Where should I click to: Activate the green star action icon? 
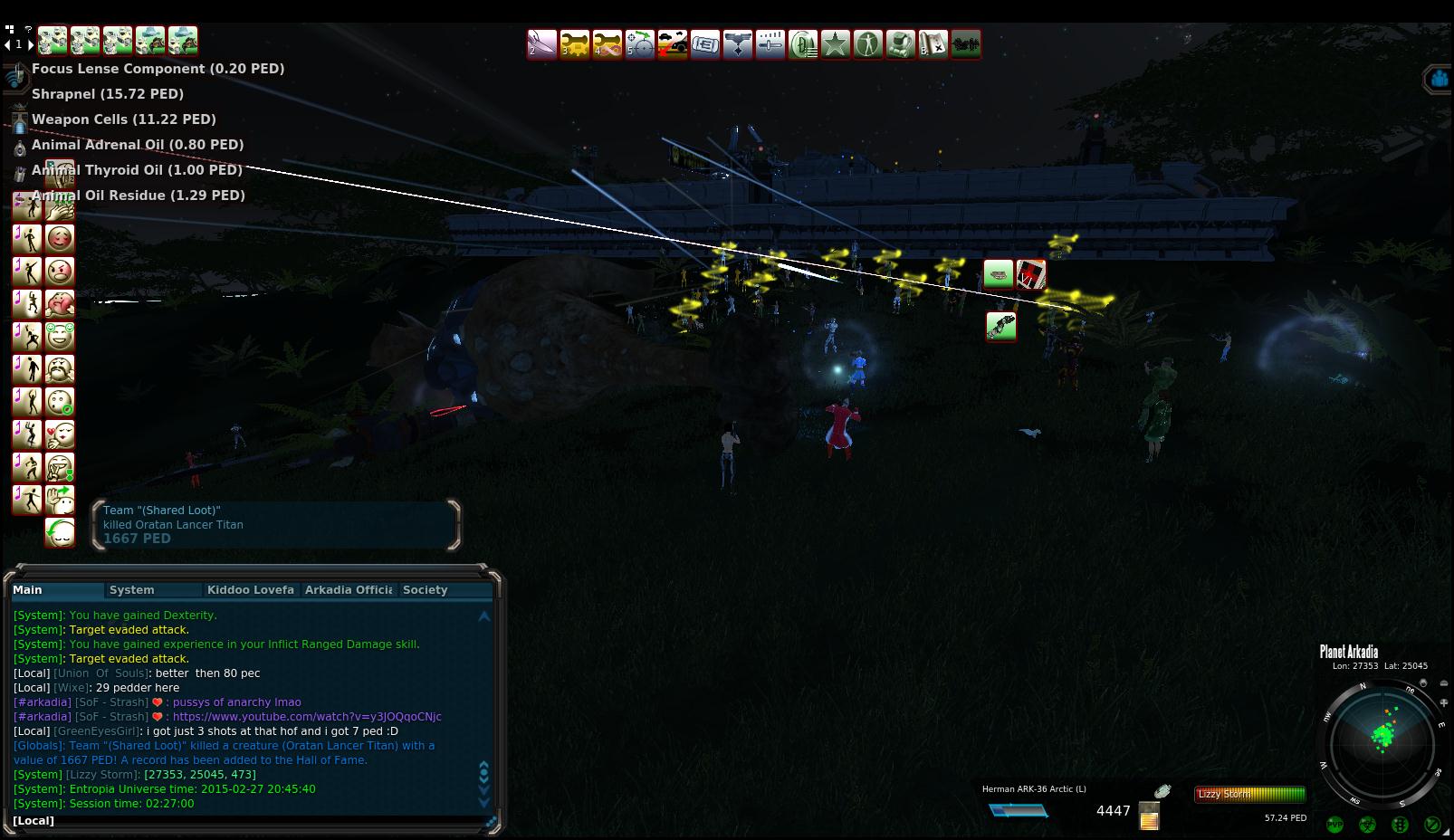[x=836, y=44]
